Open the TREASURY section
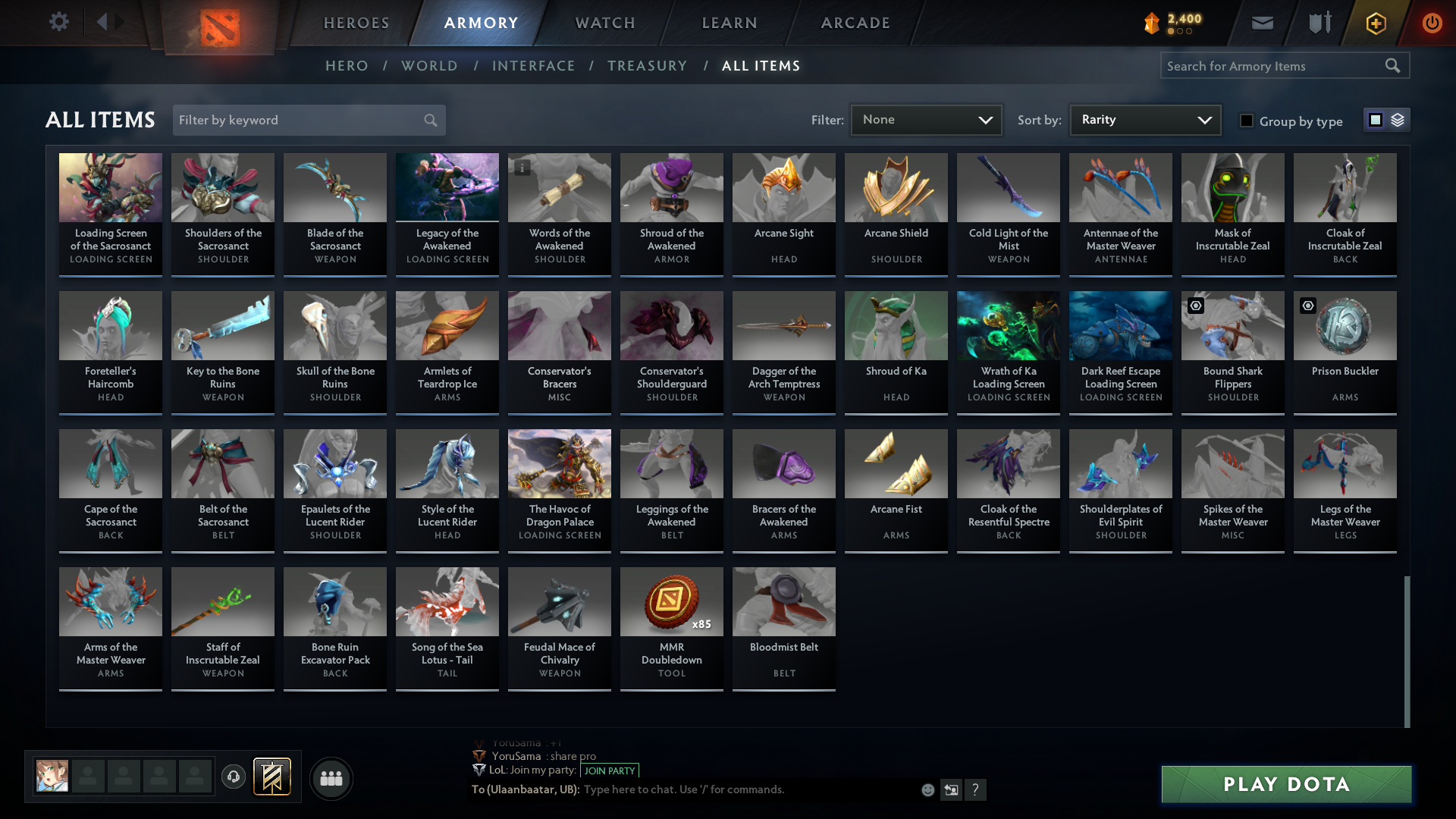Viewport: 1456px width, 819px height. [x=647, y=66]
